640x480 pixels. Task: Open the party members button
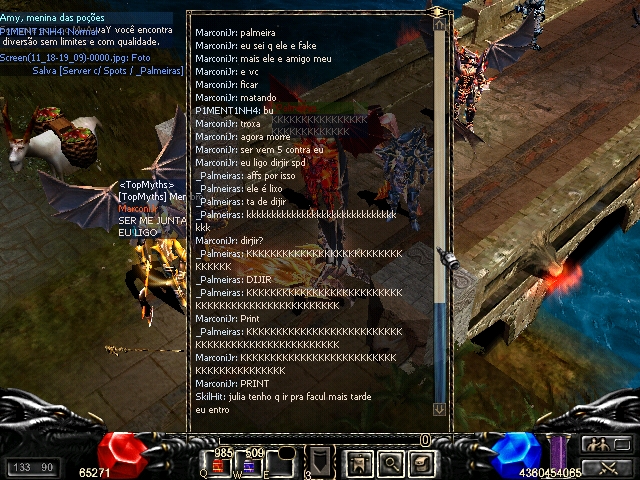pos(606,445)
